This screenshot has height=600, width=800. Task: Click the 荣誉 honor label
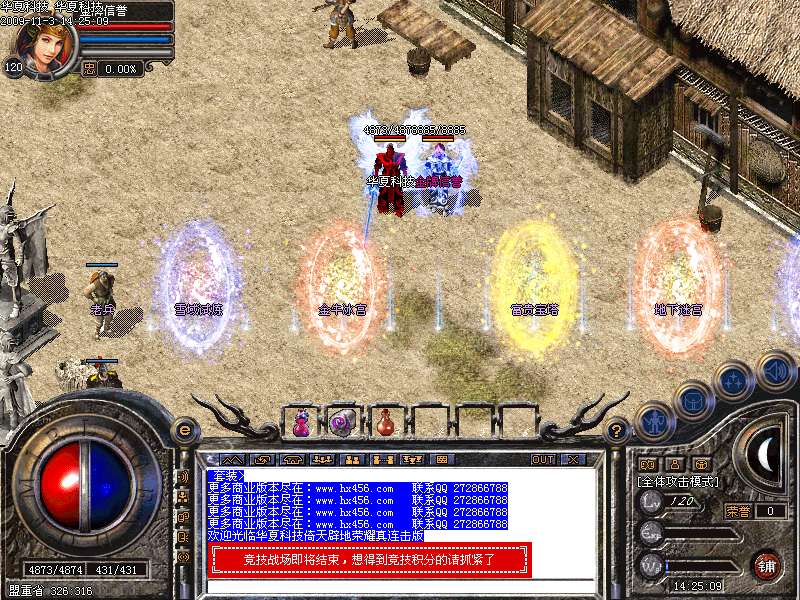[737, 511]
